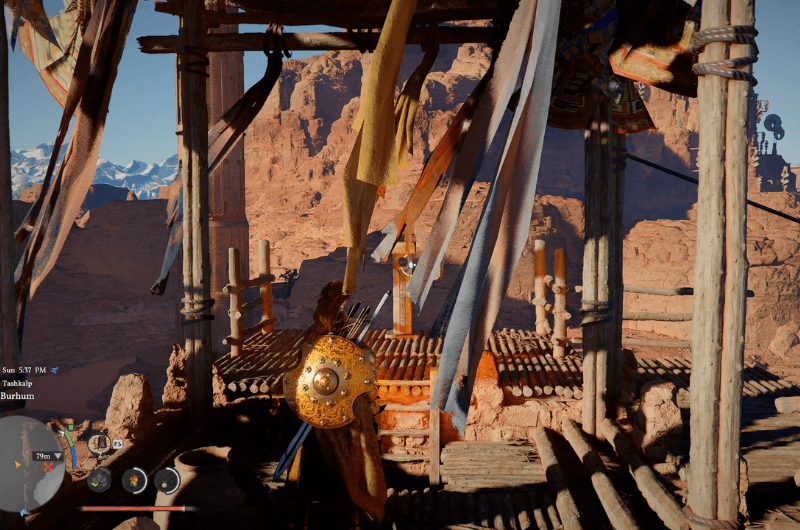Select the orange flower item slot
The height and width of the screenshot is (530, 800).
point(133,480)
